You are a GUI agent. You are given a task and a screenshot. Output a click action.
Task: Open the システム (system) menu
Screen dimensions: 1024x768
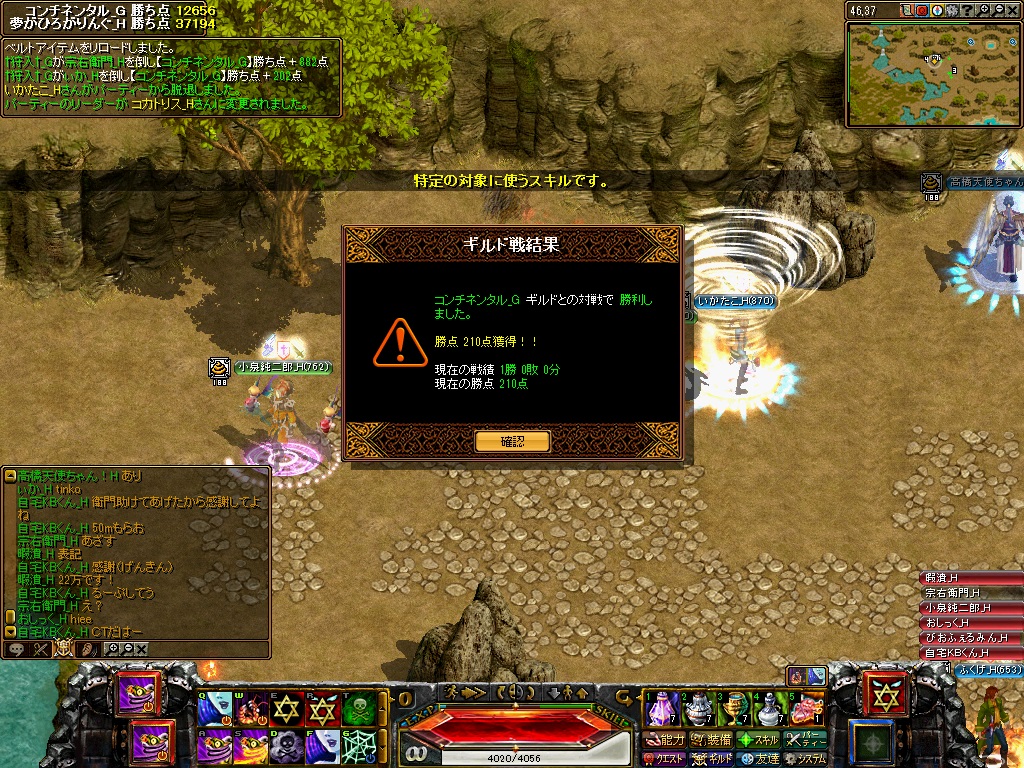pyautogui.click(x=804, y=759)
